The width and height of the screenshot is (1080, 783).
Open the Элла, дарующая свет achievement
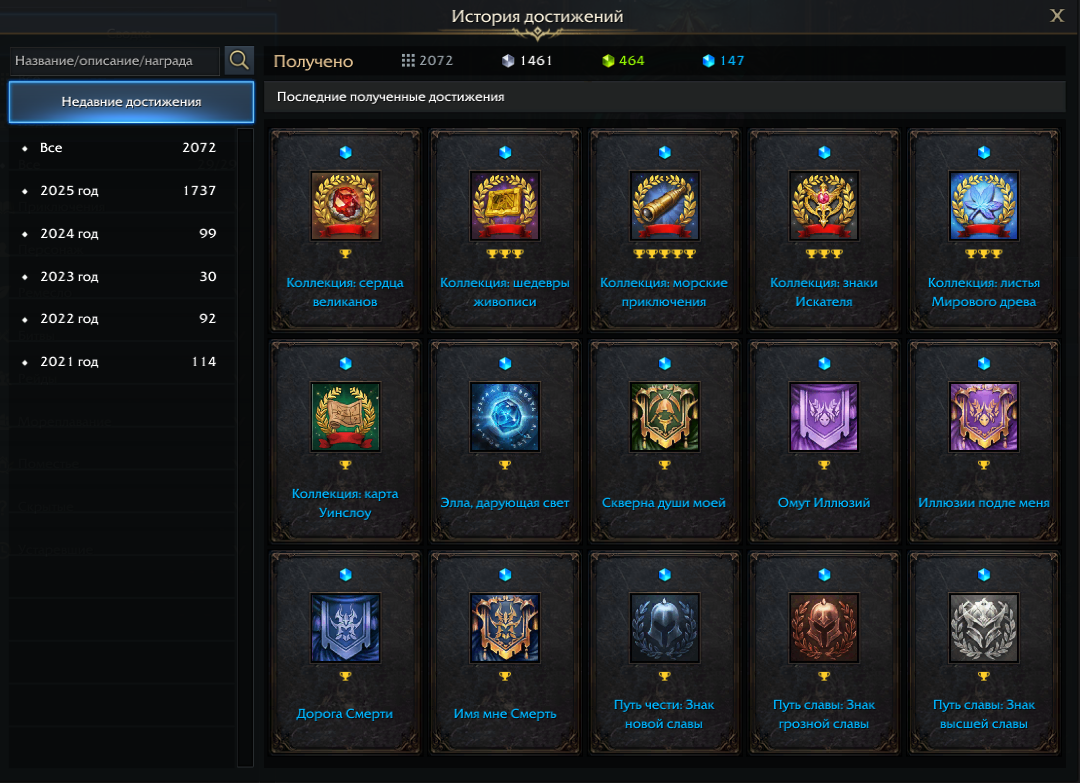(505, 440)
